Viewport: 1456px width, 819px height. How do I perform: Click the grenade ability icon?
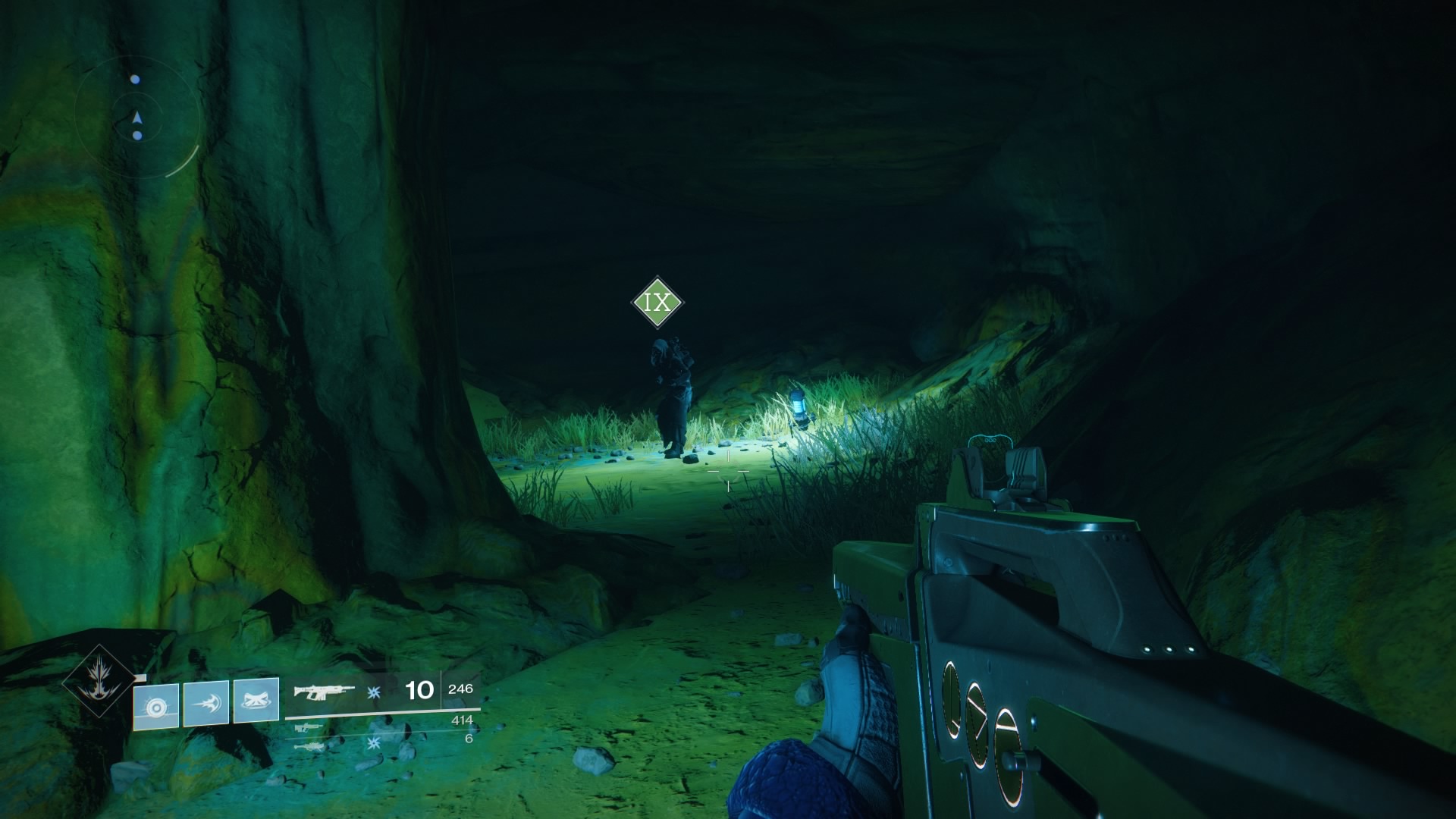(156, 704)
